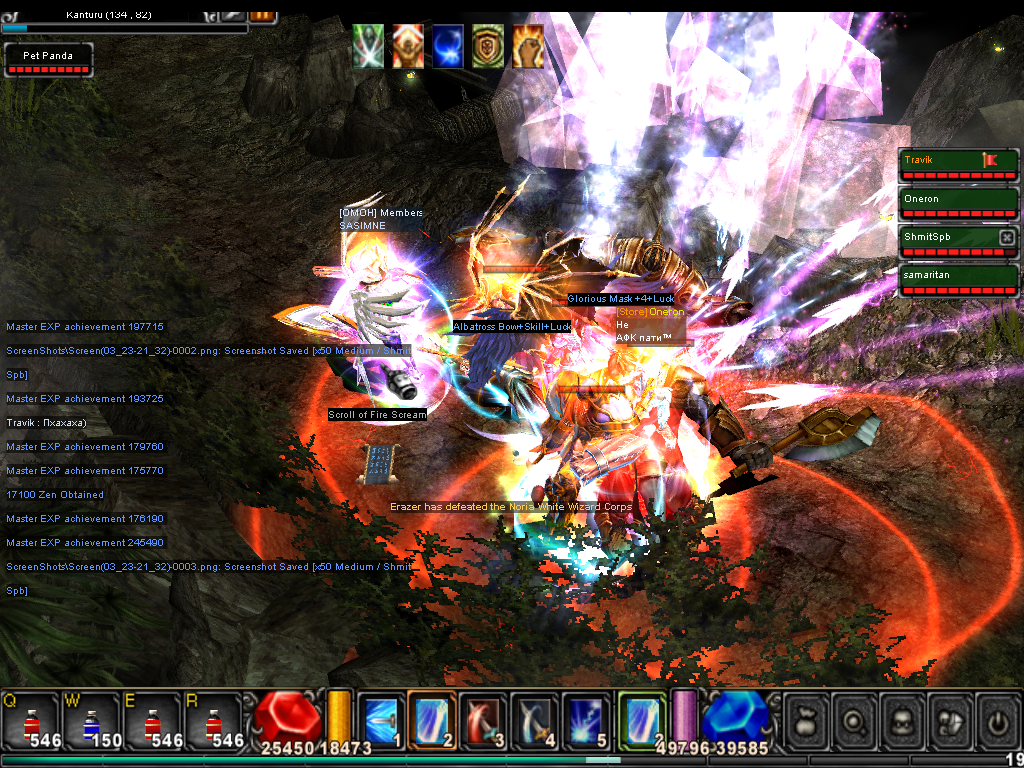Activate the blue lightning skill in slot 5

pyautogui.click(x=586, y=719)
